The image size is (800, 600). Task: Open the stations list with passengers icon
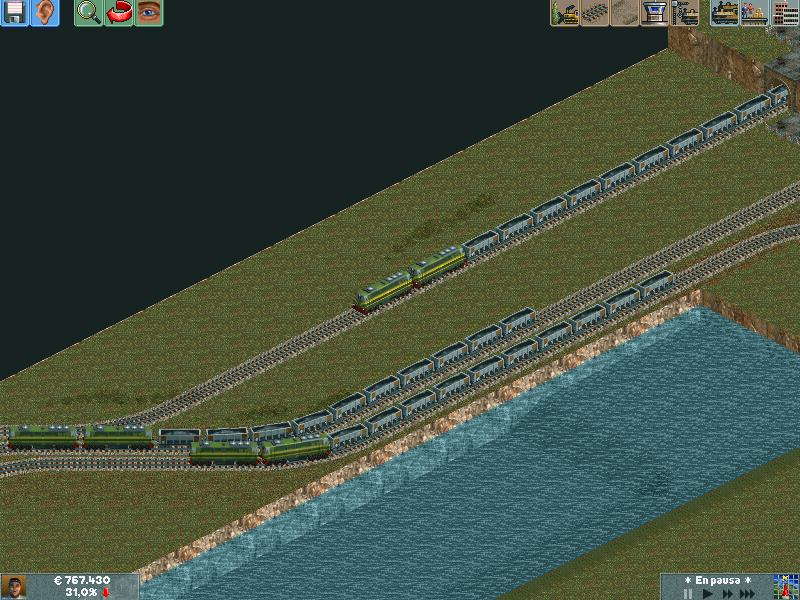pyautogui.click(x=755, y=13)
